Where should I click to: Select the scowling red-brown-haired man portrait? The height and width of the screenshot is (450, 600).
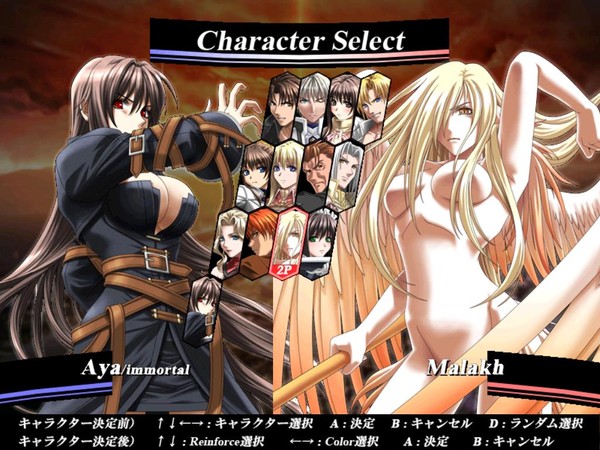tap(318, 169)
